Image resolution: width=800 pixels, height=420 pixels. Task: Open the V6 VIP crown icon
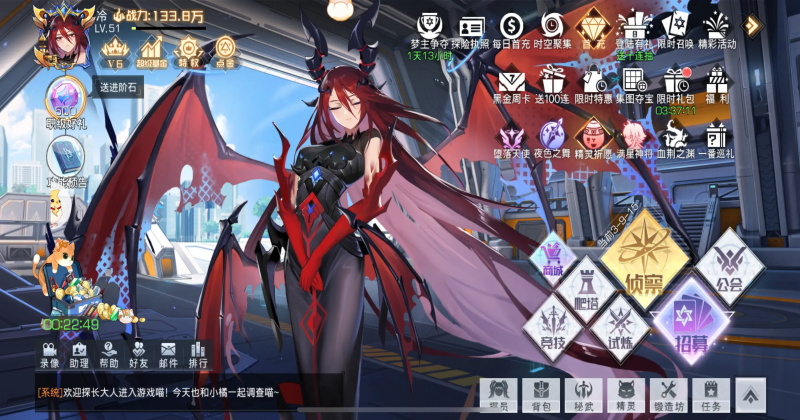point(113,50)
